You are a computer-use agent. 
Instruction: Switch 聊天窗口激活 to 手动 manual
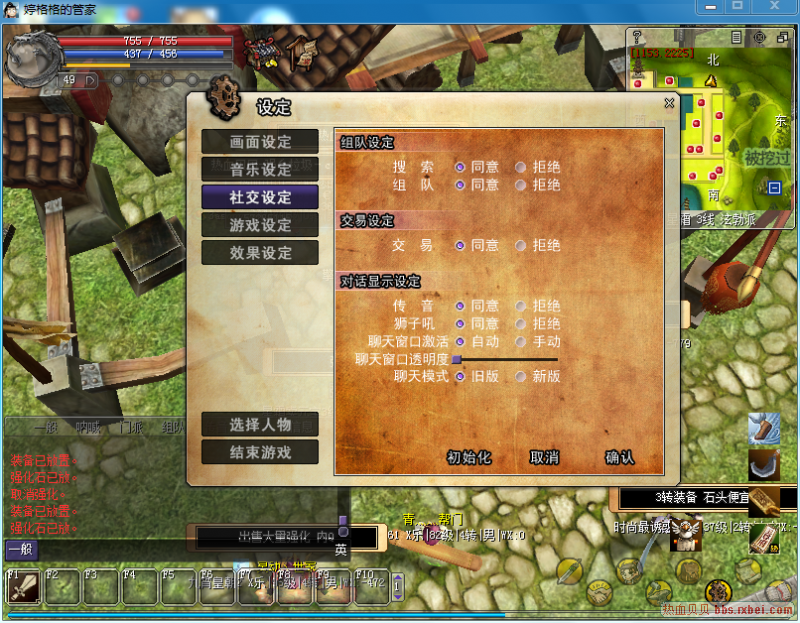tap(521, 342)
